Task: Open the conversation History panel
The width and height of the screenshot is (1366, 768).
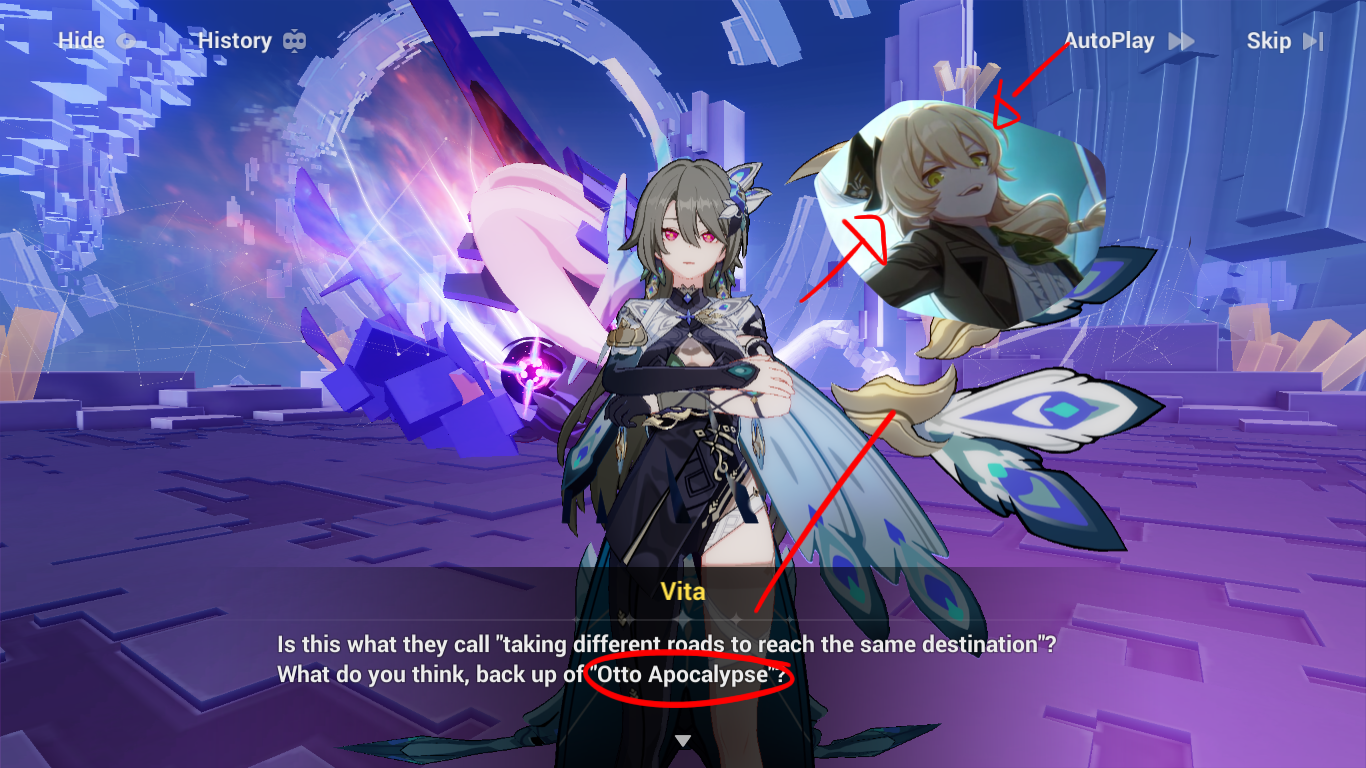Action: [x=236, y=40]
